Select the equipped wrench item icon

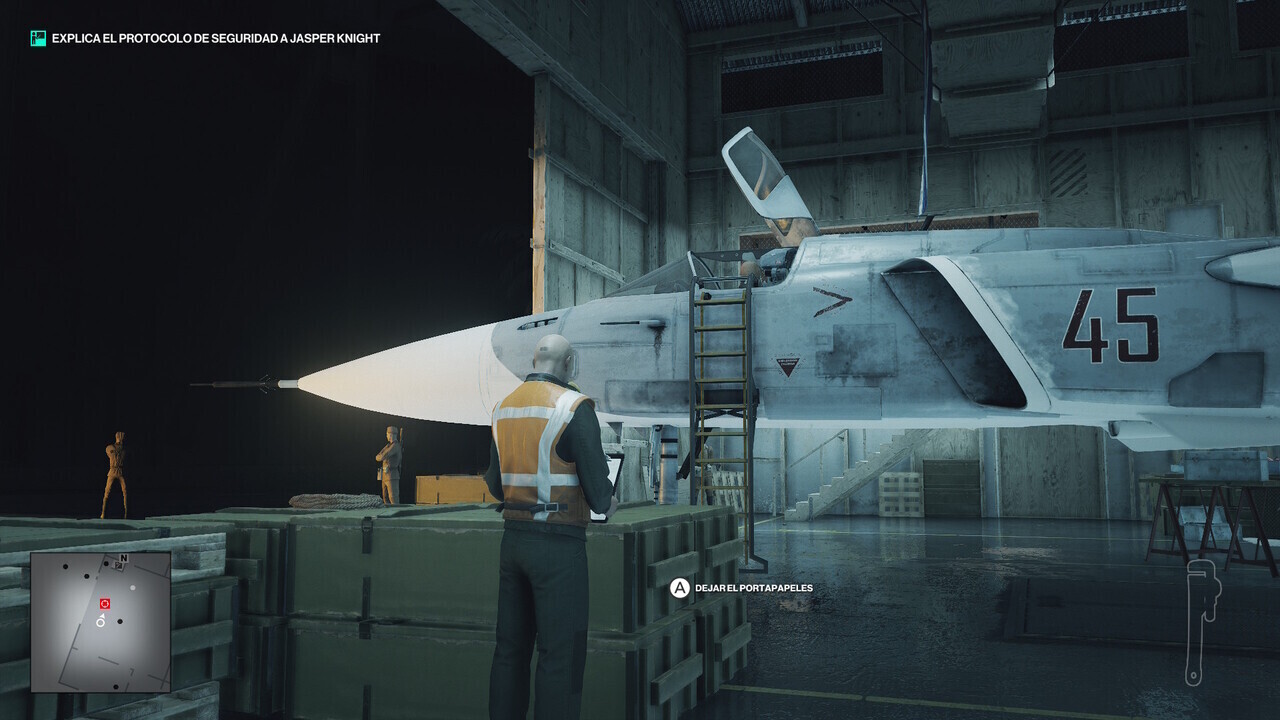pyautogui.click(x=1197, y=620)
